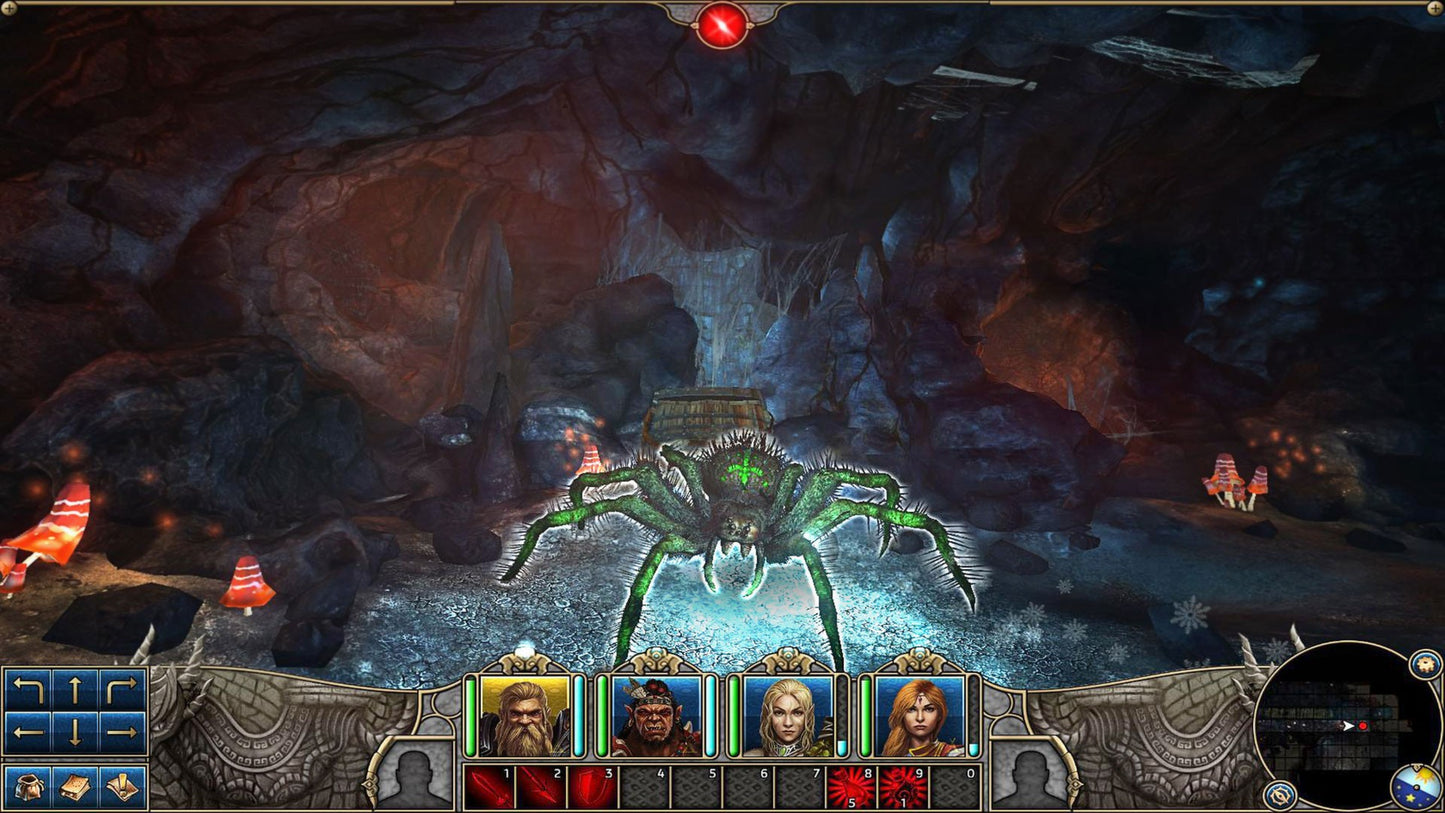Select the ranged attack icon in slot 2
Viewport: 1445px width, 813px height.
(x=540, y=788)
